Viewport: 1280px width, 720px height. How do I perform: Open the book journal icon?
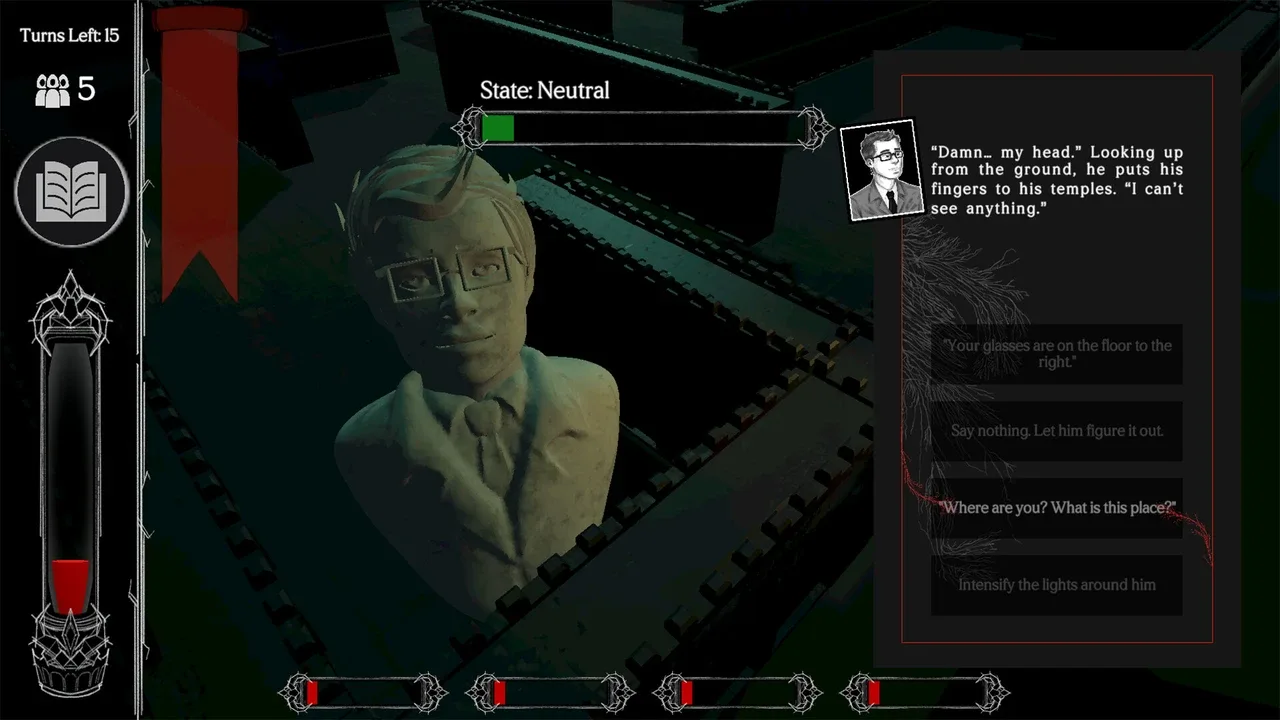[x=72, y=192]
